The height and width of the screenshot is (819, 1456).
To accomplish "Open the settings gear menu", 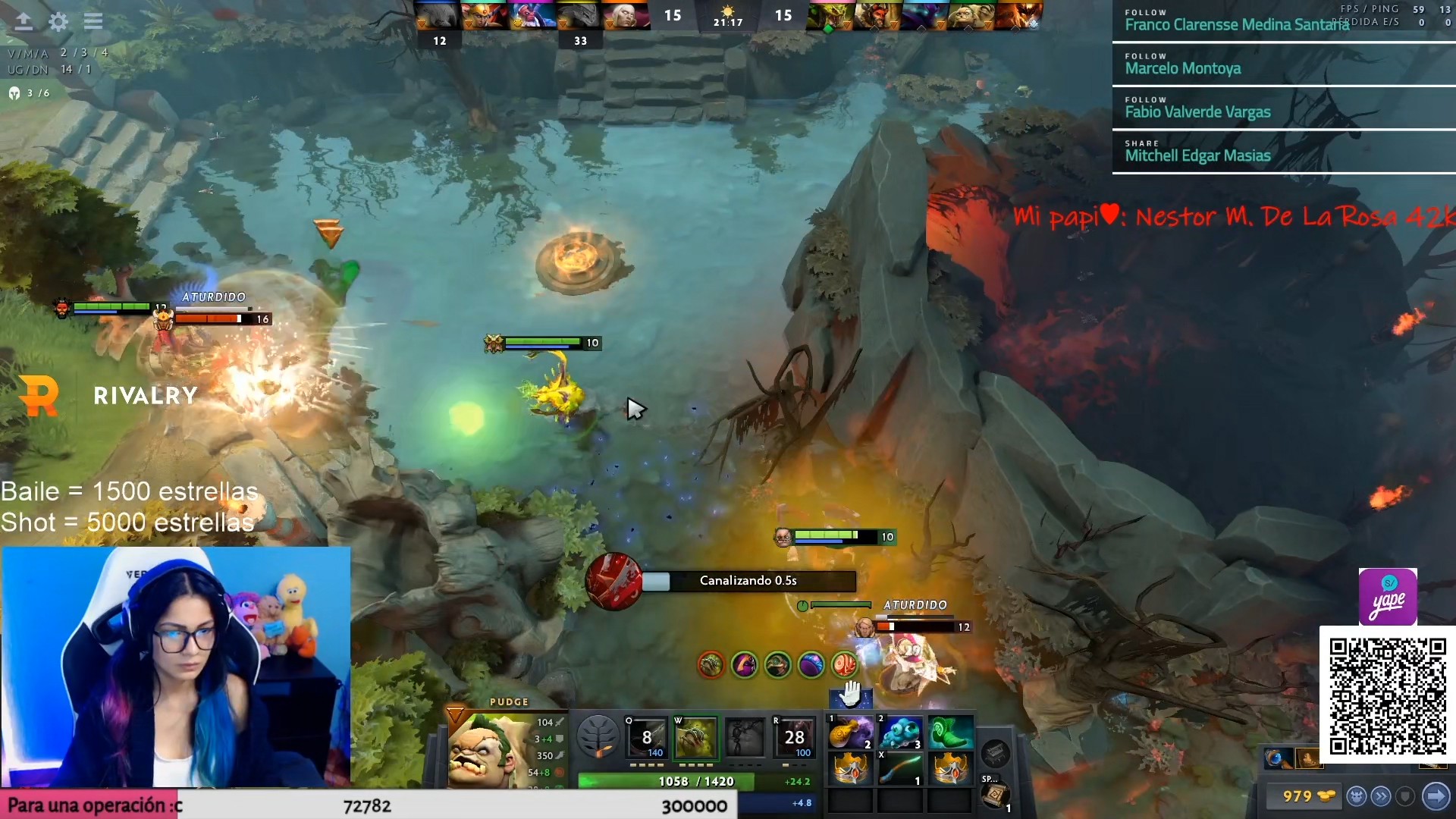I will pos(58,21).
